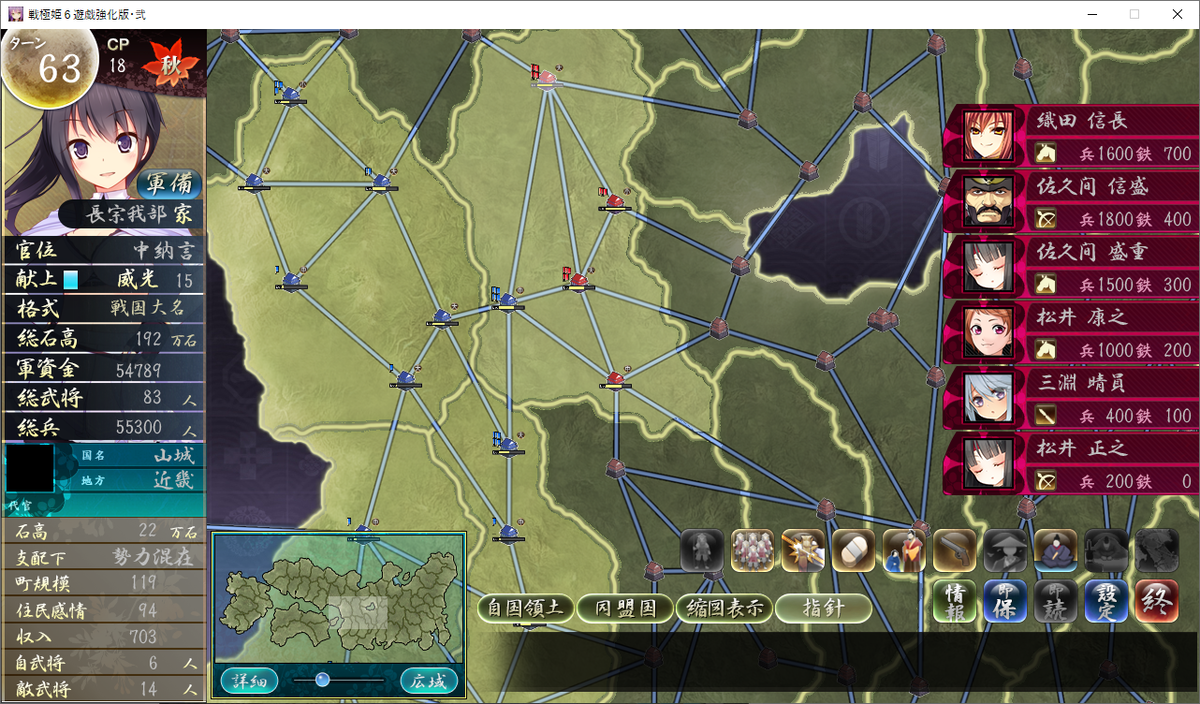
Task: Open the 情報 information menu
Action: 954,601
